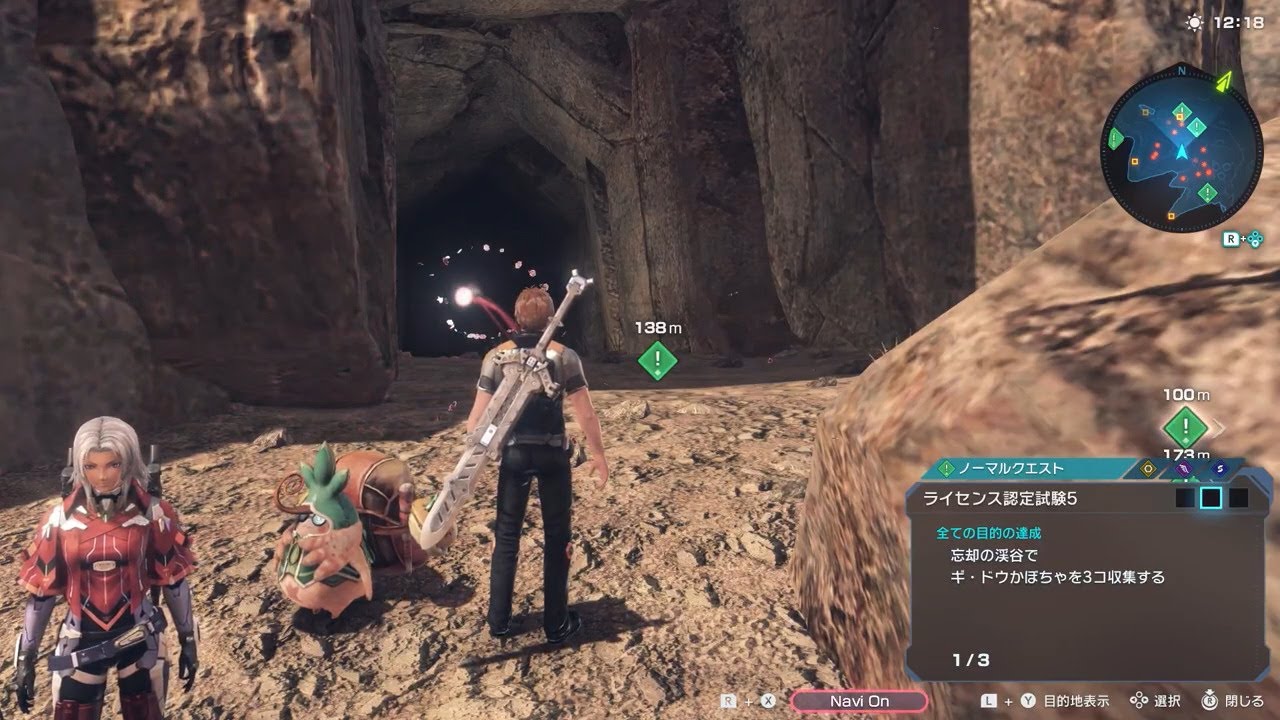Click the green arrow on the minimap rim

click(1225, 83)
